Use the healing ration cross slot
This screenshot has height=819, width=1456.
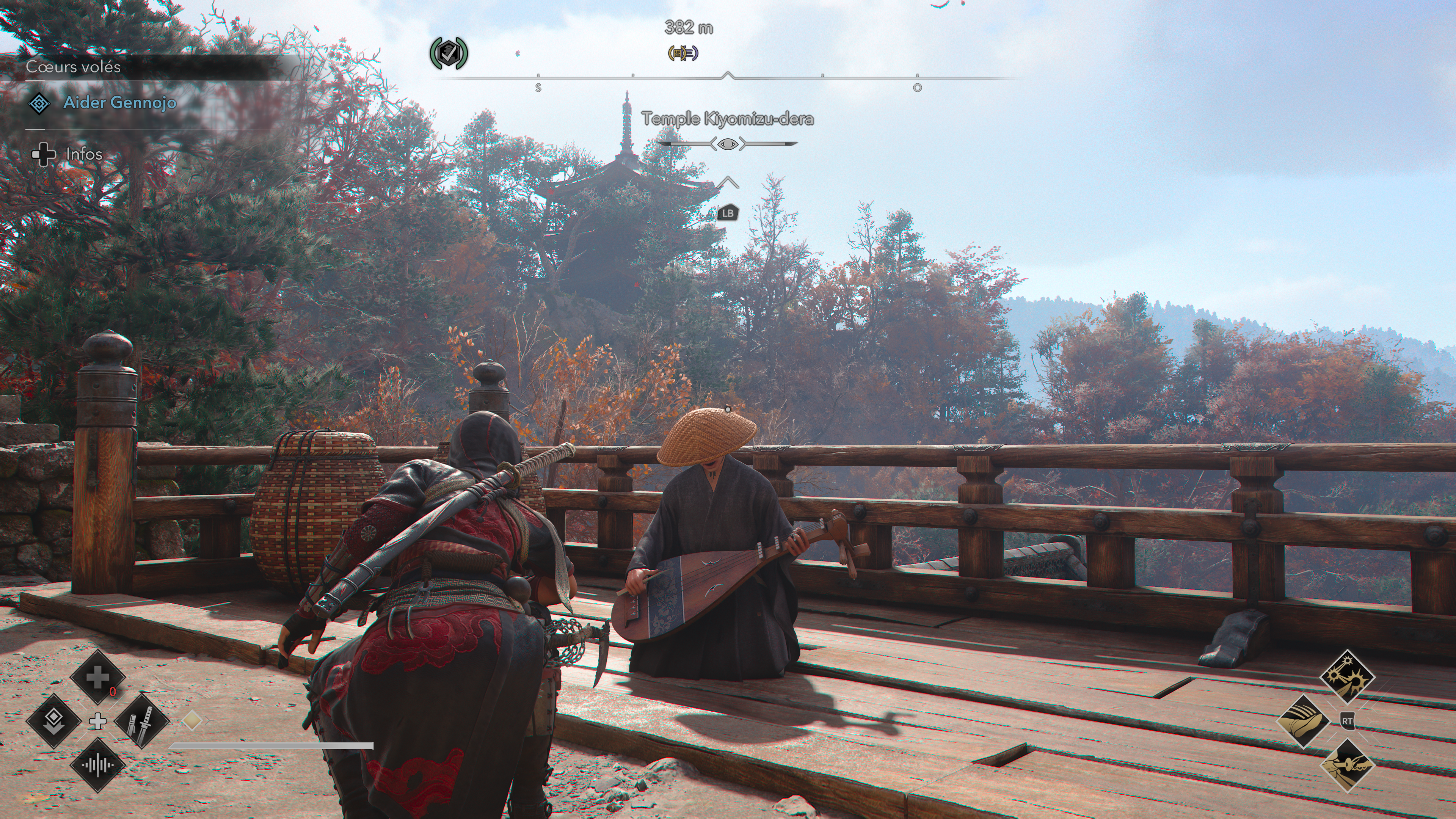tap(98, 676)
